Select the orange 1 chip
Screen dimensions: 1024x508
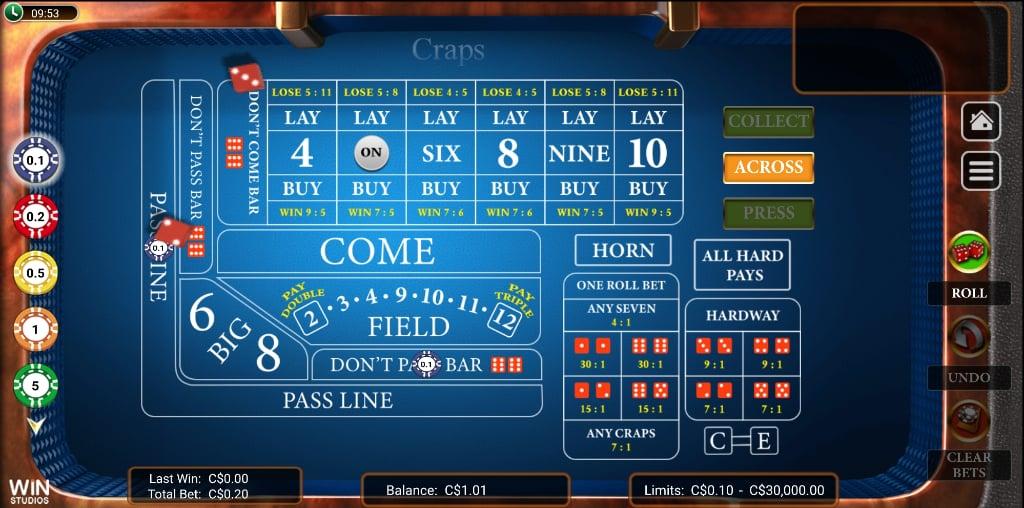tap(36, 329)
